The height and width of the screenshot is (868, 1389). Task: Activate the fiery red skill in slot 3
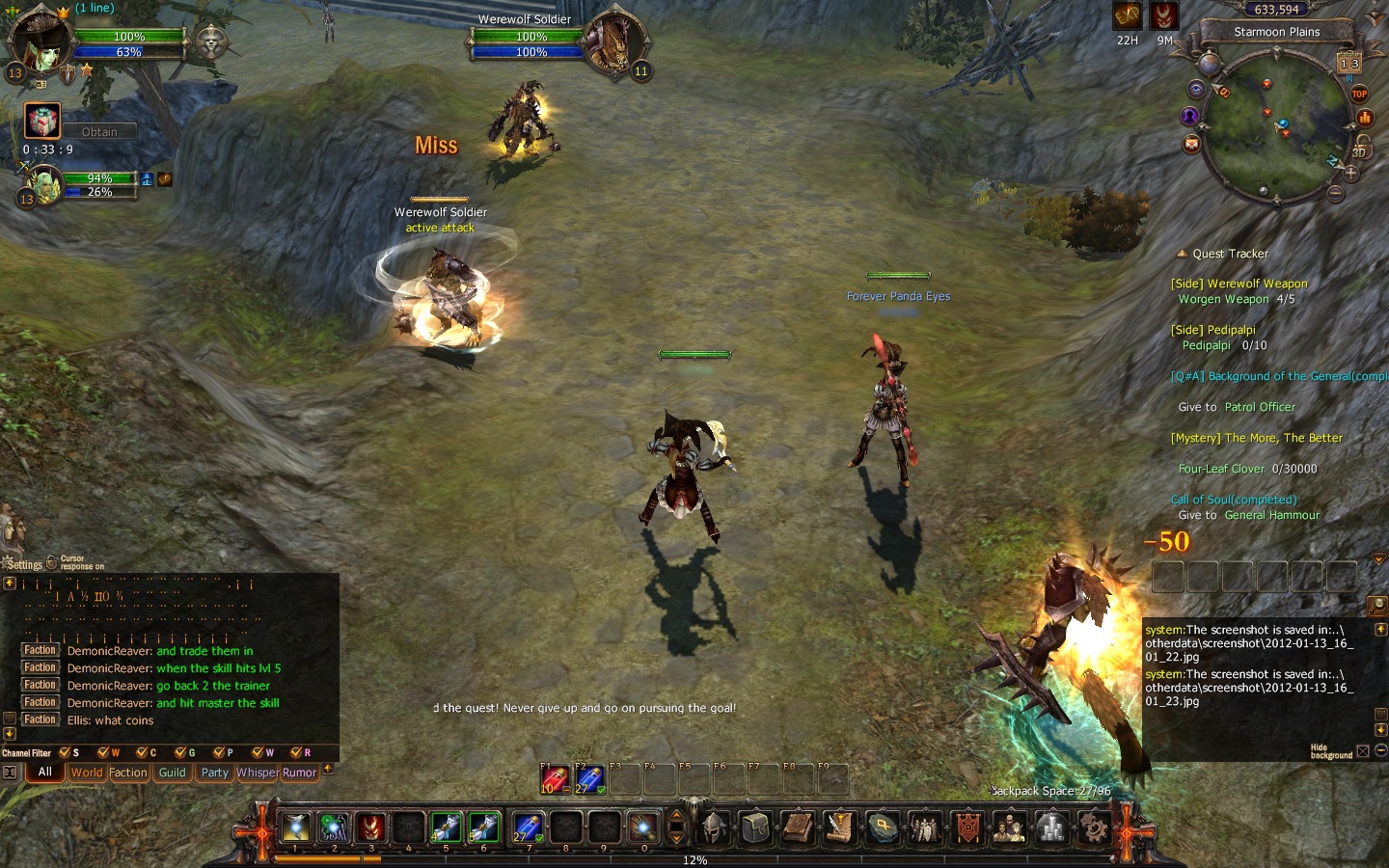(x=371, y=827)
